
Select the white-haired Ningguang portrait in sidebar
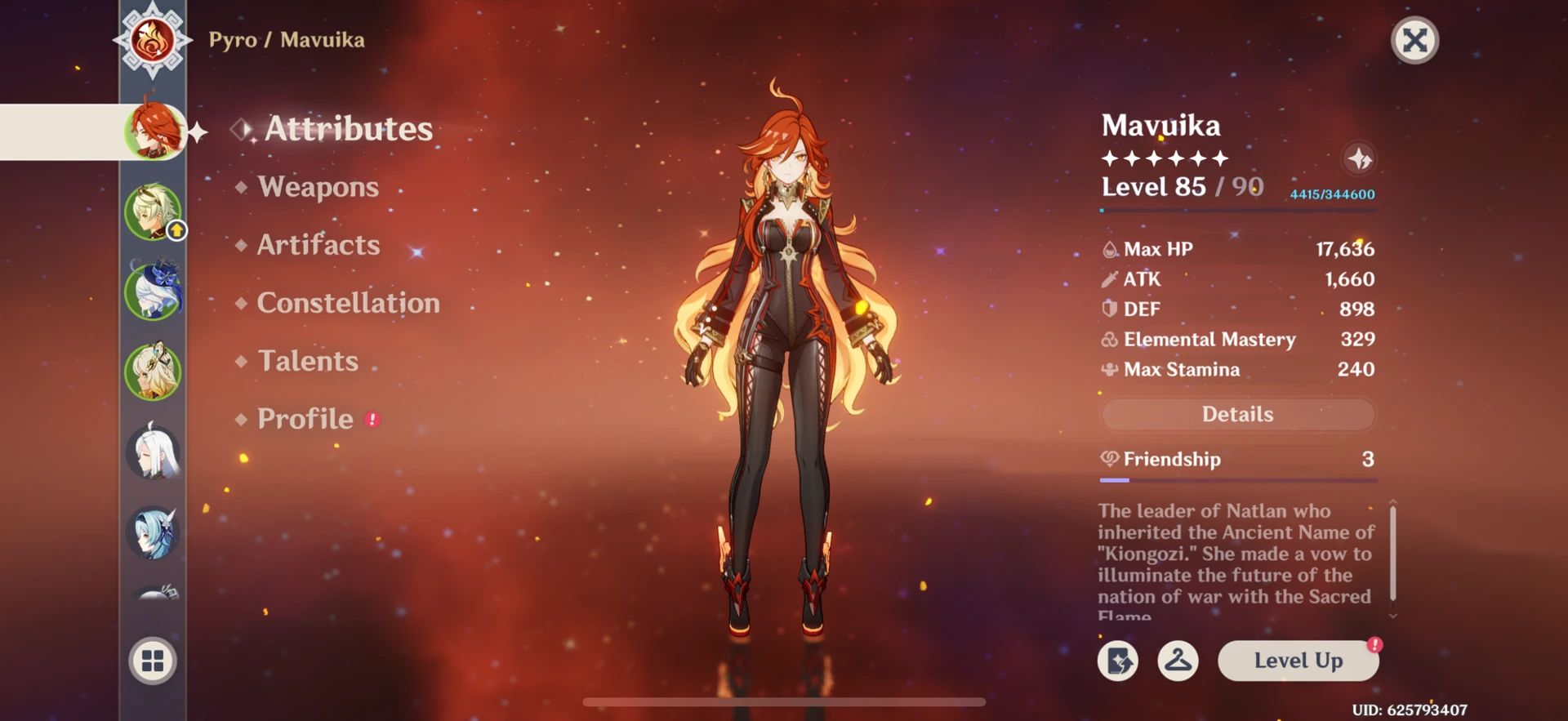(153, 450)
